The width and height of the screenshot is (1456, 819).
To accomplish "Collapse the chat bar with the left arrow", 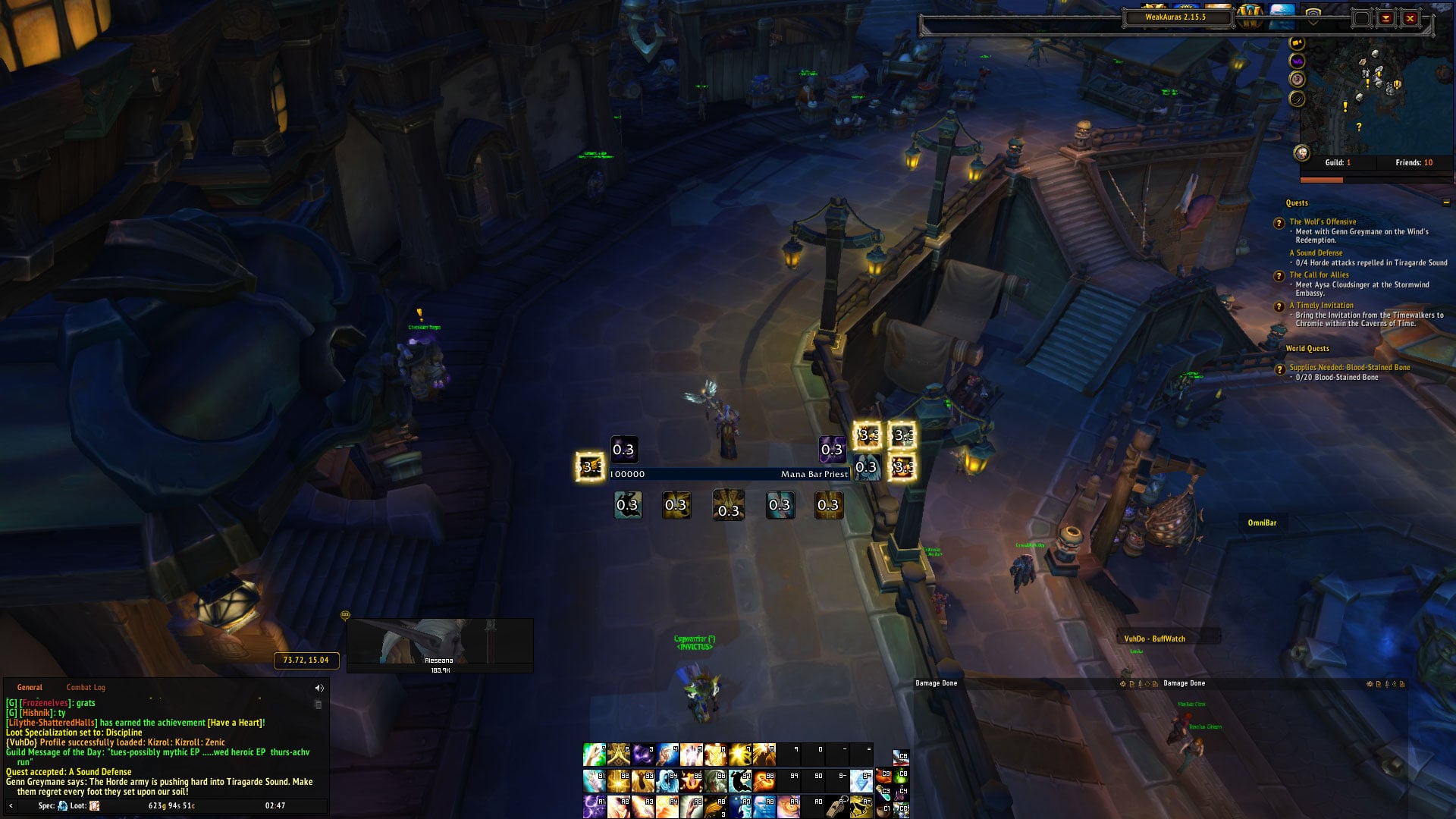I will (x=11, y=805).
